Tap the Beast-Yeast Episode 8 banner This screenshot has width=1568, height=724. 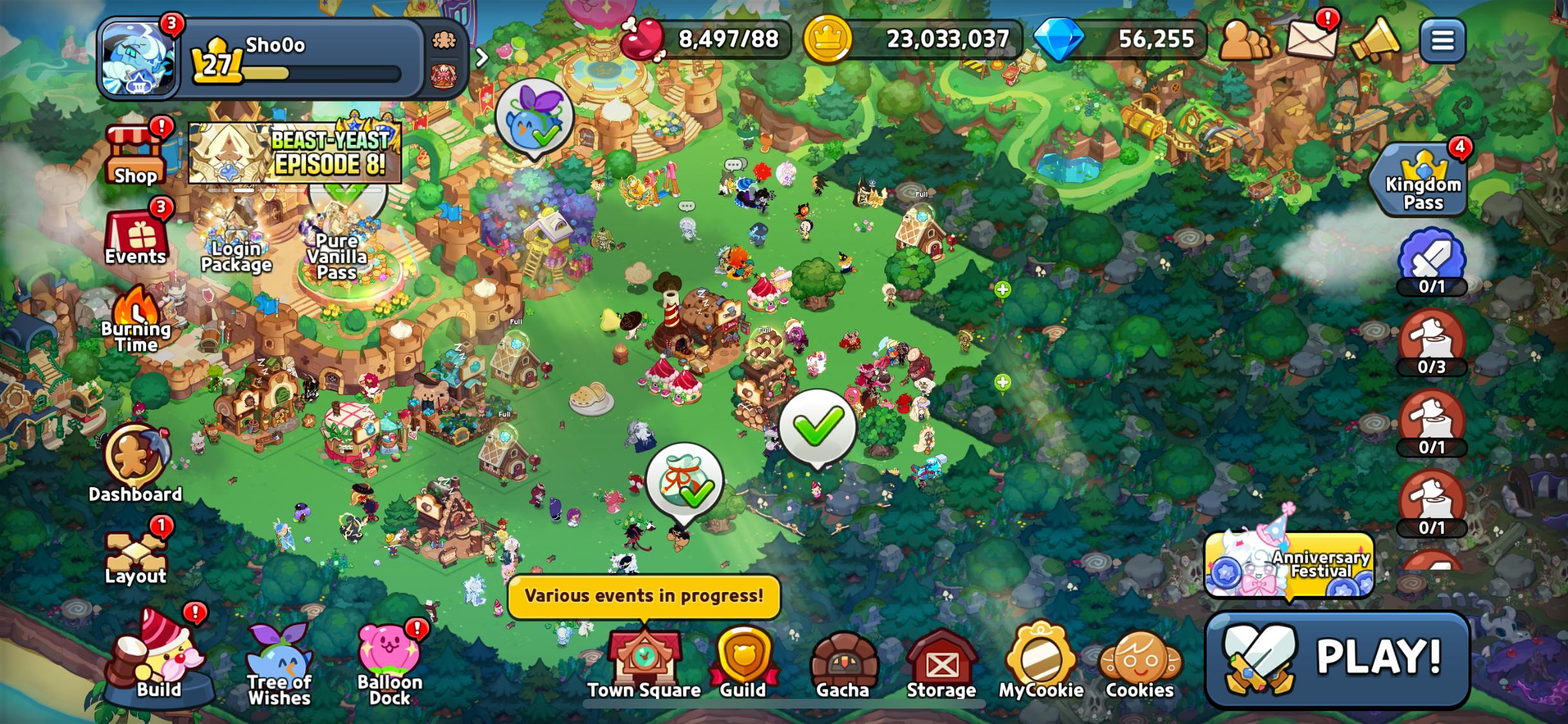295,153
